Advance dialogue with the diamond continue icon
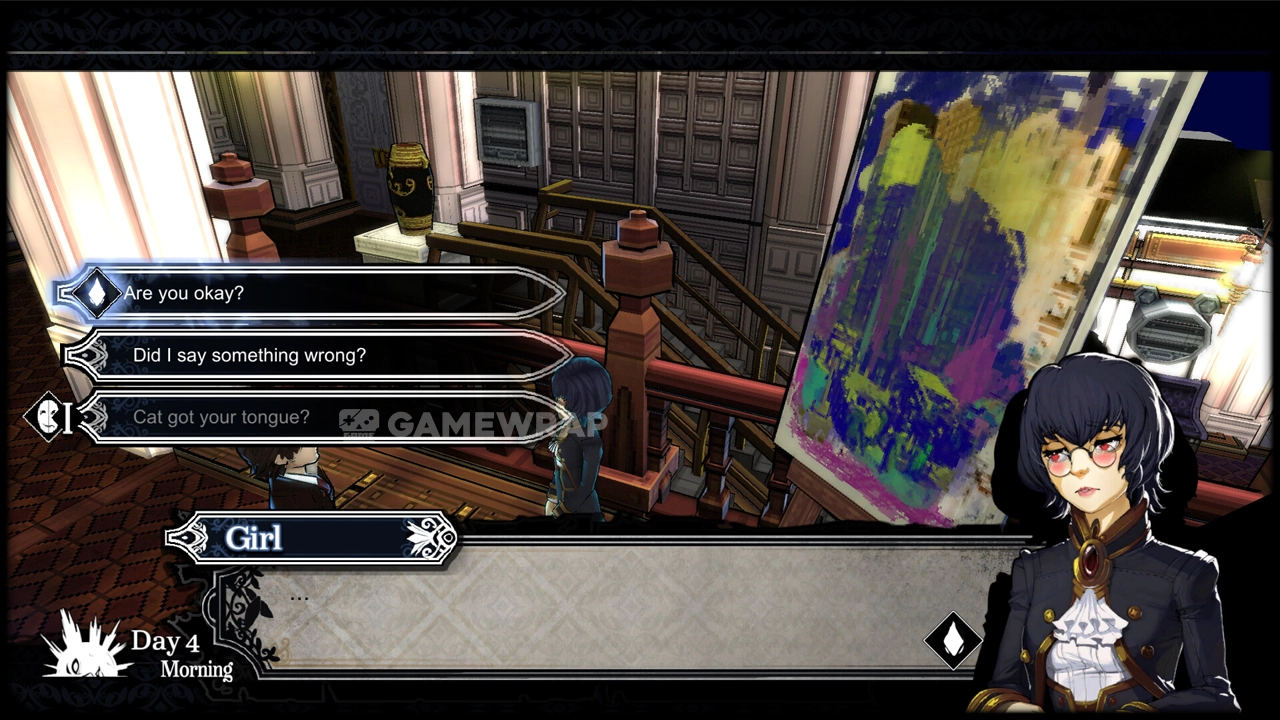 (952, 640)
